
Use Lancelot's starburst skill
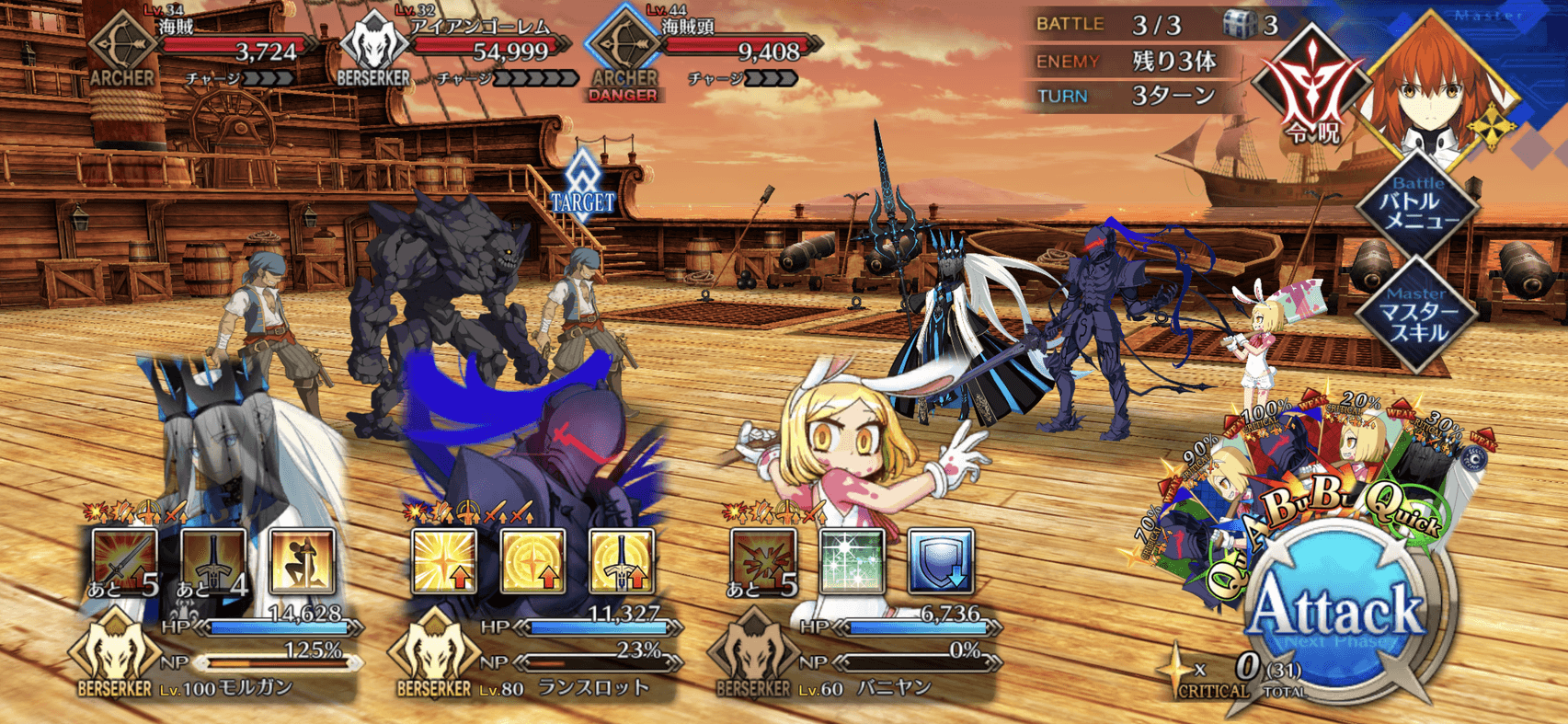point(443,560)
